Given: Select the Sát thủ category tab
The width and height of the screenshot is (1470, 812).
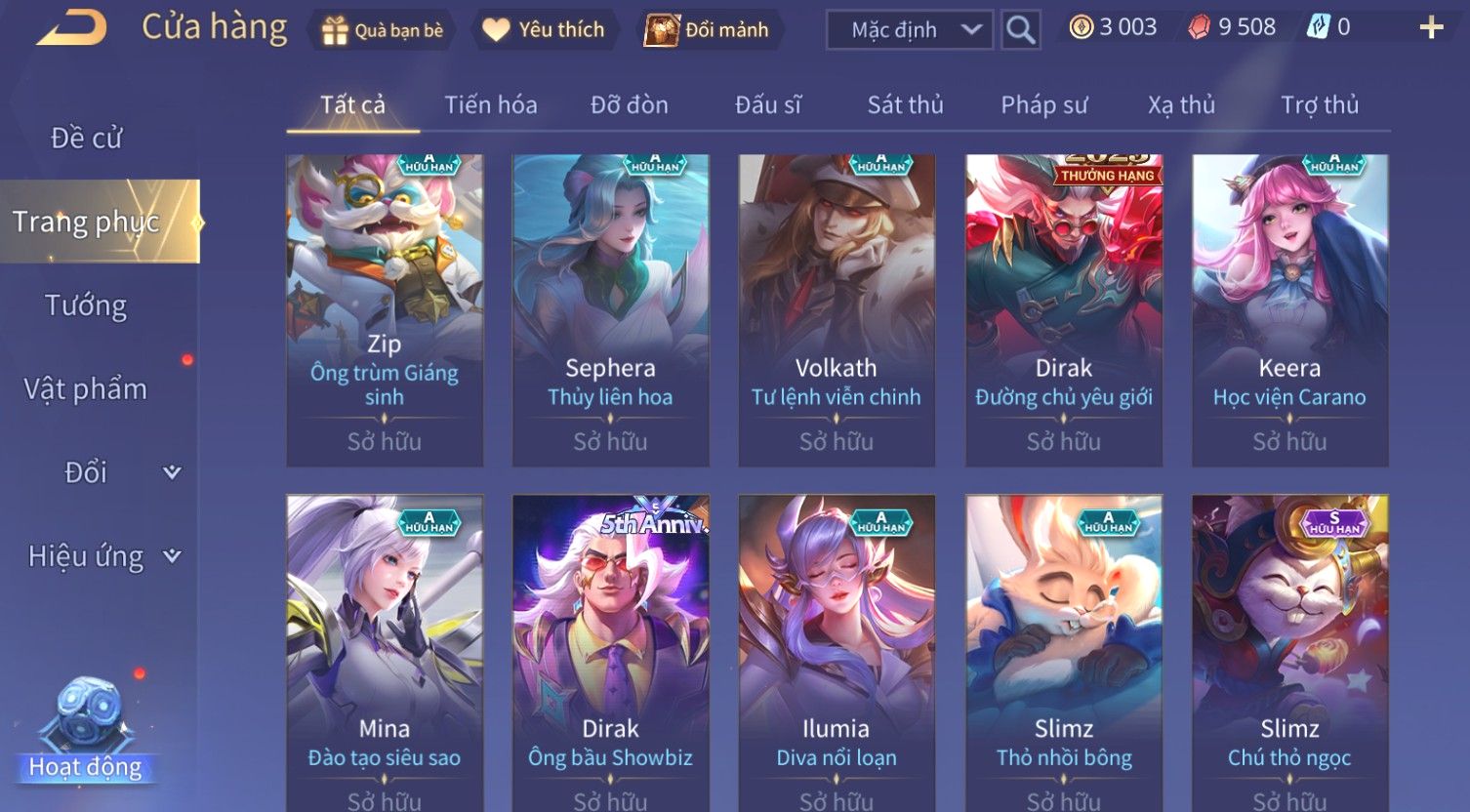Looking at the screenshot, I should click(x=906, y=105).
